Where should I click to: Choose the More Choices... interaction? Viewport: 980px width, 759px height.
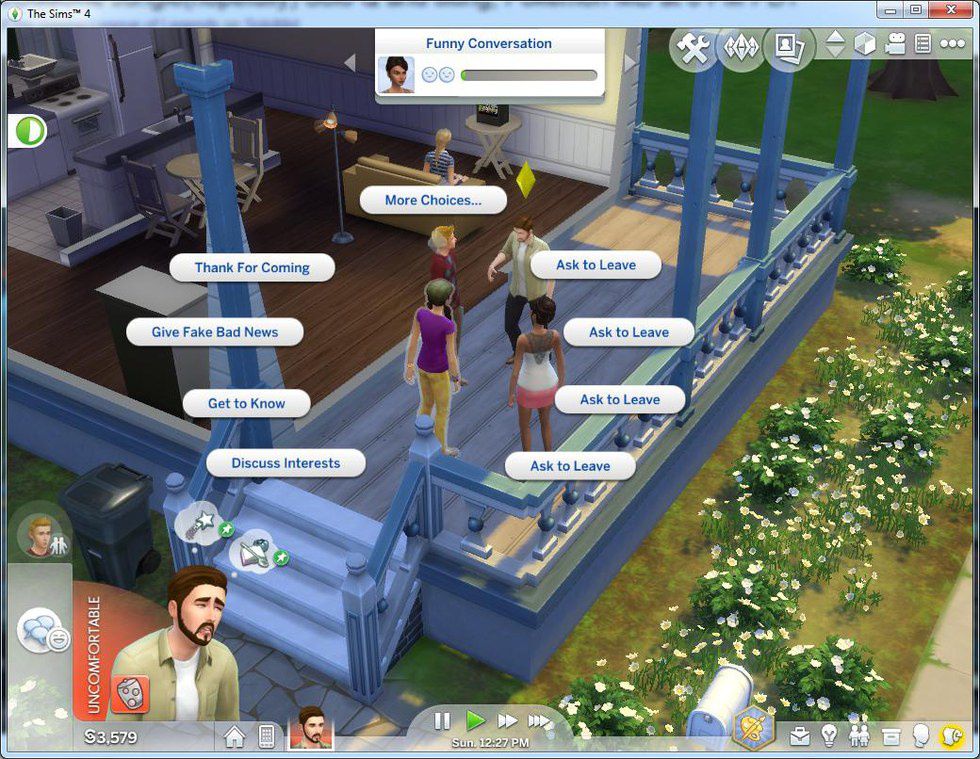point(433,200)
